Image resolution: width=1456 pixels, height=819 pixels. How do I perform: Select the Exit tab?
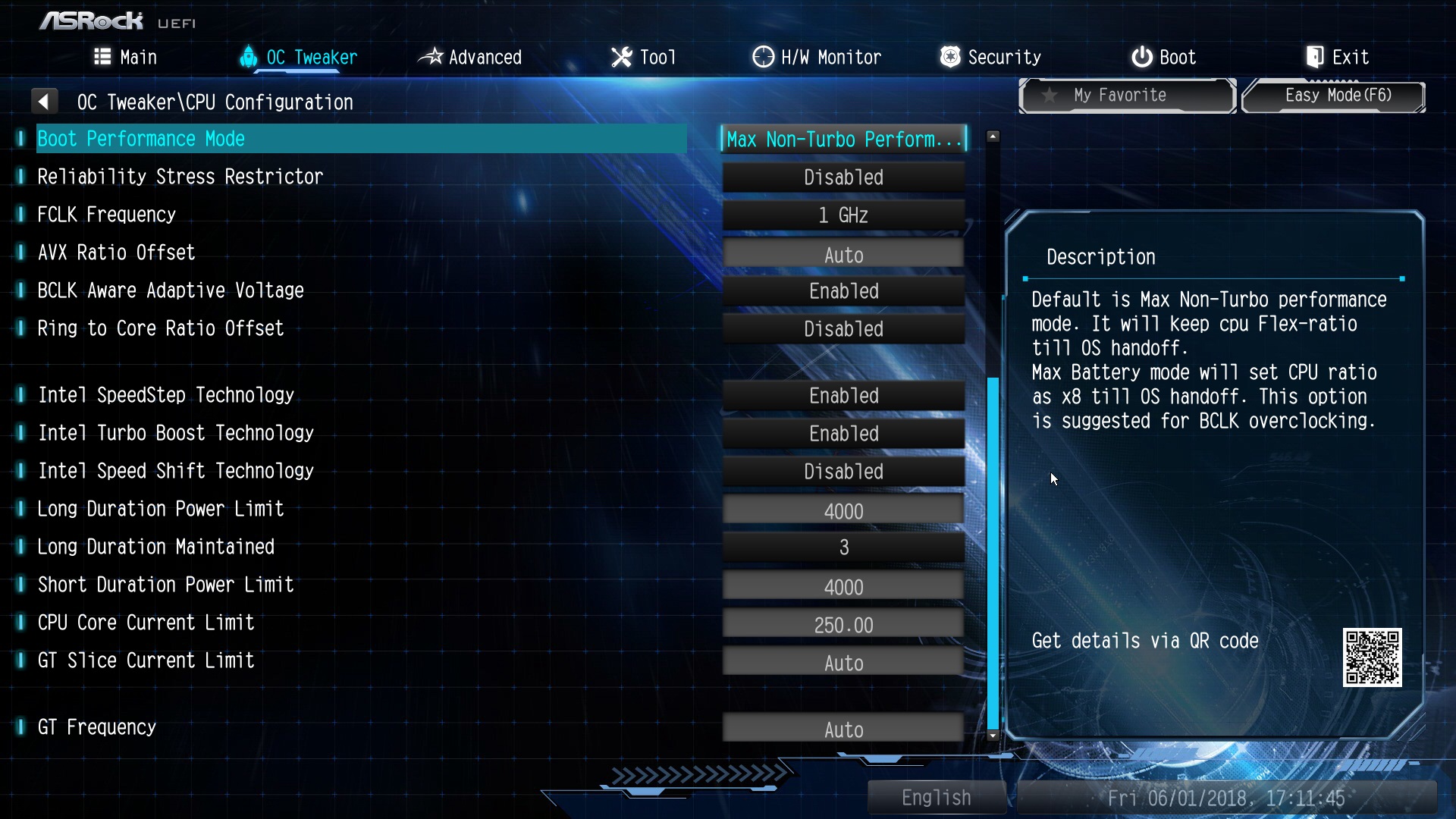click(1337, 57)
